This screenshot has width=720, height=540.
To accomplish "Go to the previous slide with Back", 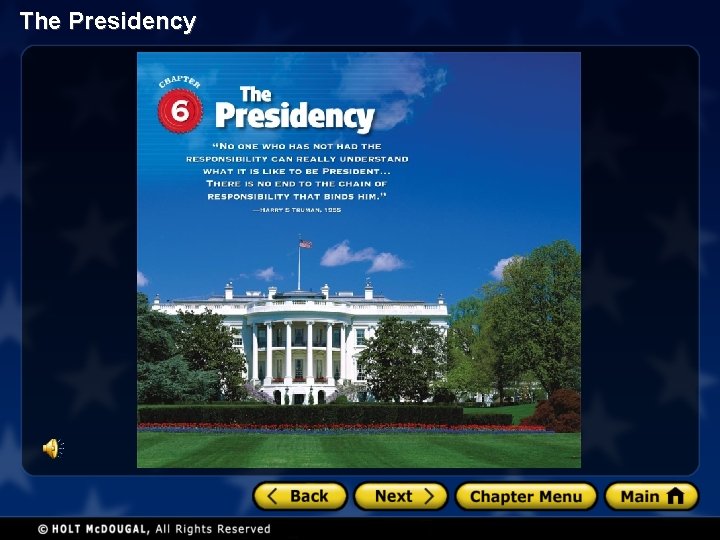I will pos(300,496).
